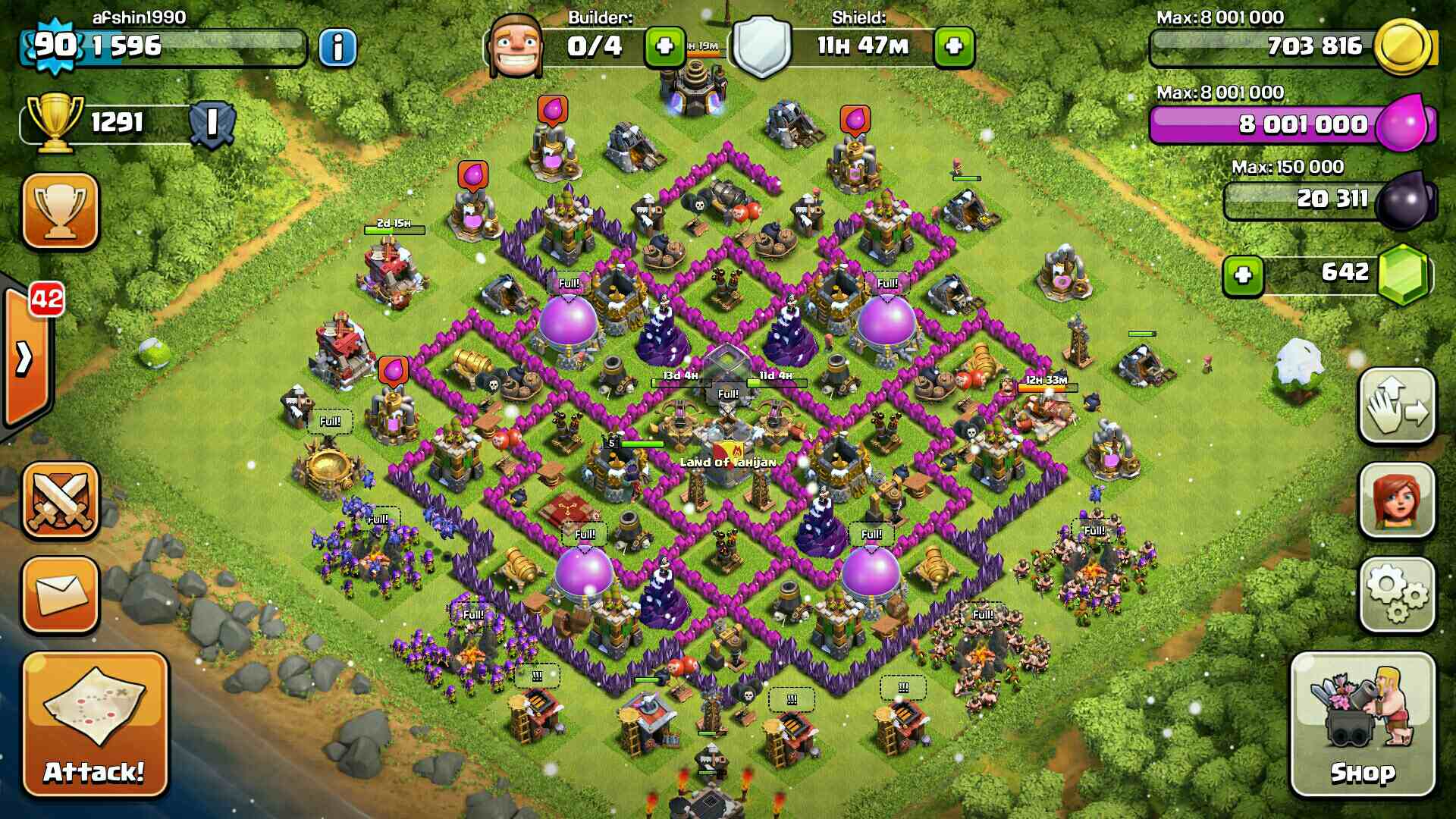Open the settings gears button
This screenshot has width=1456, height=819.
(x=1397, y=595)
